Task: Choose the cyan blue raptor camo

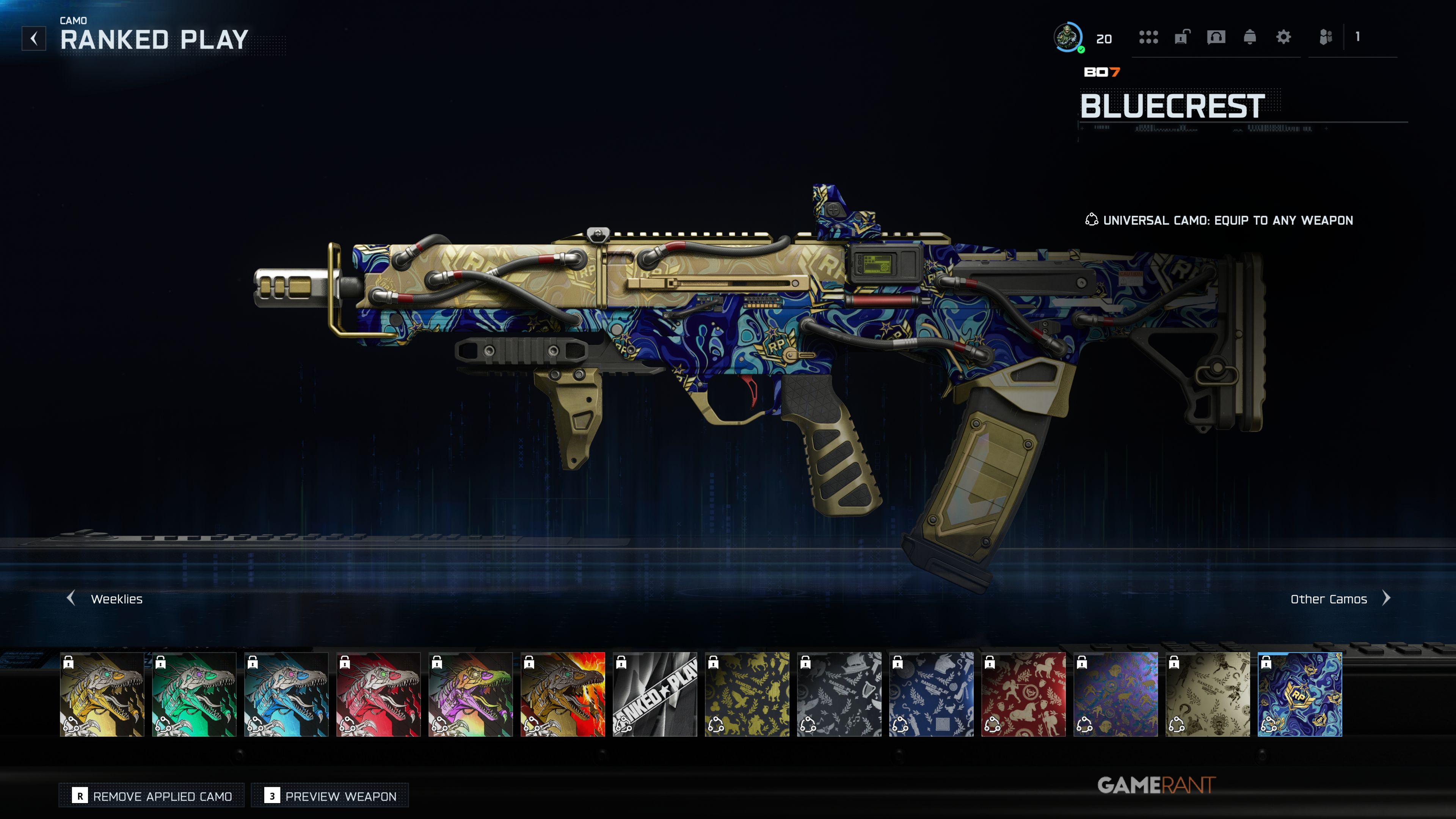Action: 287,694
